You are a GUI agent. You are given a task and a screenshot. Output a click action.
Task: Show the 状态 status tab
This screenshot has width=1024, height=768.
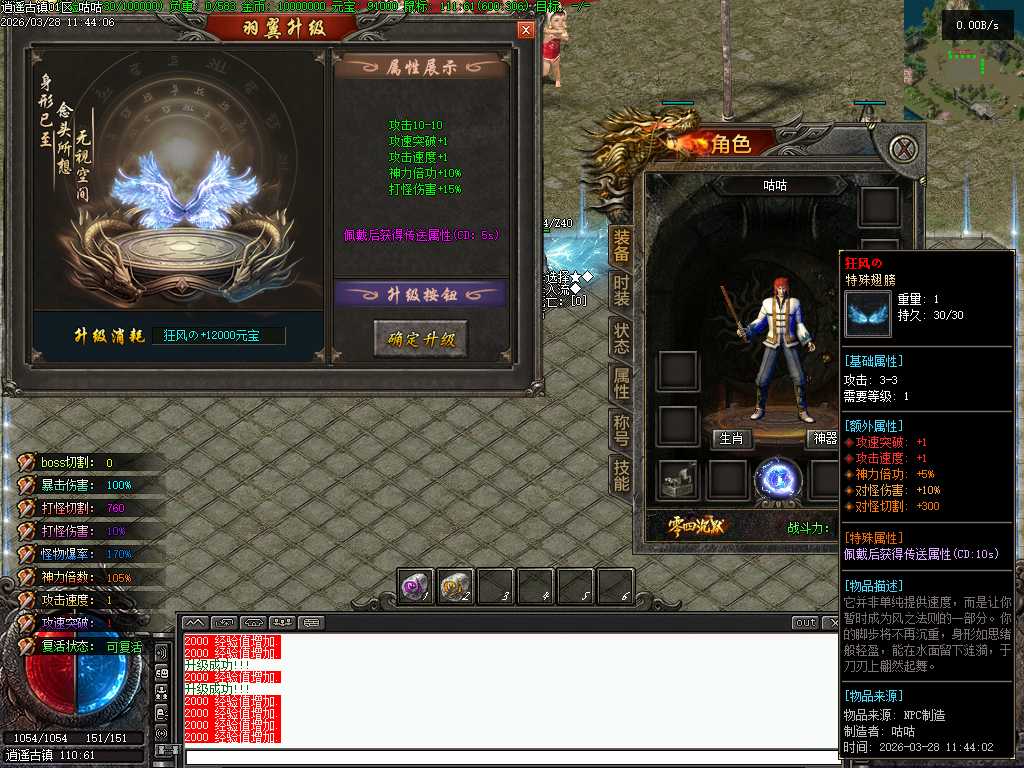click(621, 338)
